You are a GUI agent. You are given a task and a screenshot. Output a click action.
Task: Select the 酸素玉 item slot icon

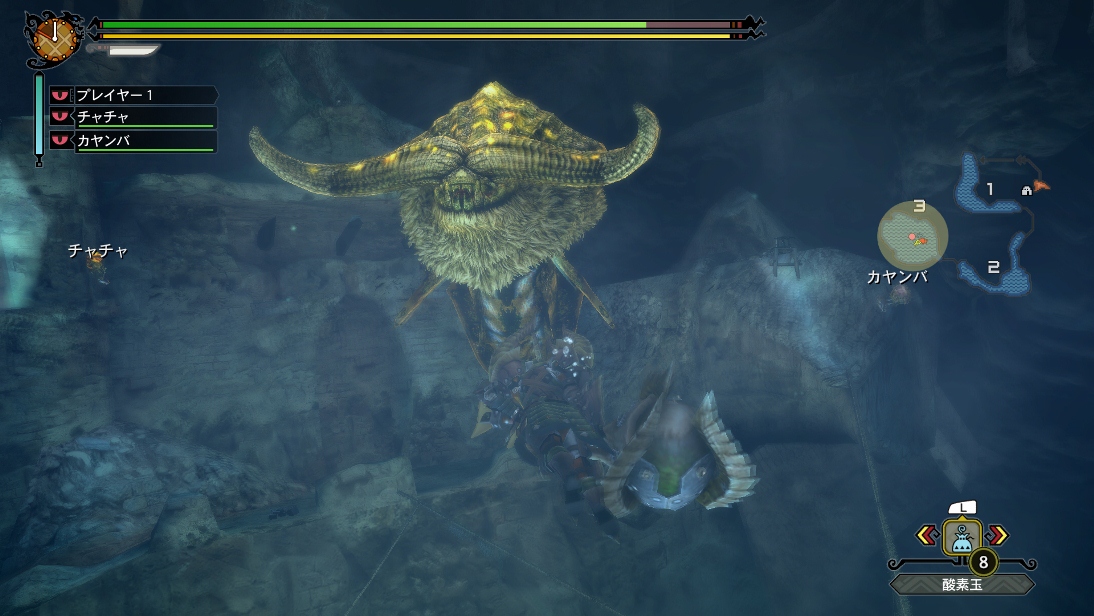(x=962, y=537)
